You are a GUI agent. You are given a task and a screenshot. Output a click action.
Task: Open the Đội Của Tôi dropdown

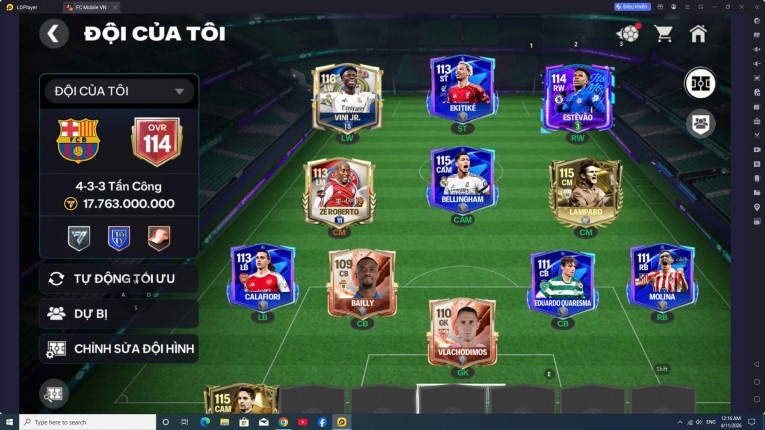118,91
